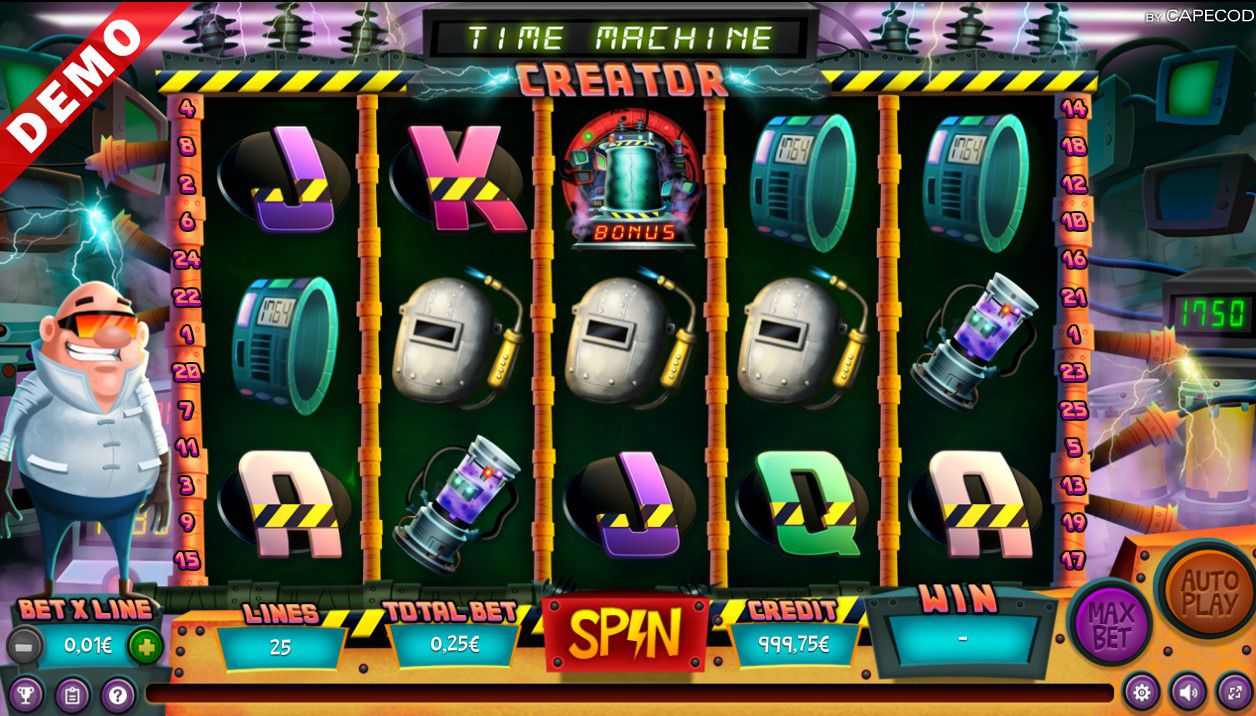Open the trophy achievements icon
The width and height of the screenshot is (1256, 716).
click(x=25, y=694)
